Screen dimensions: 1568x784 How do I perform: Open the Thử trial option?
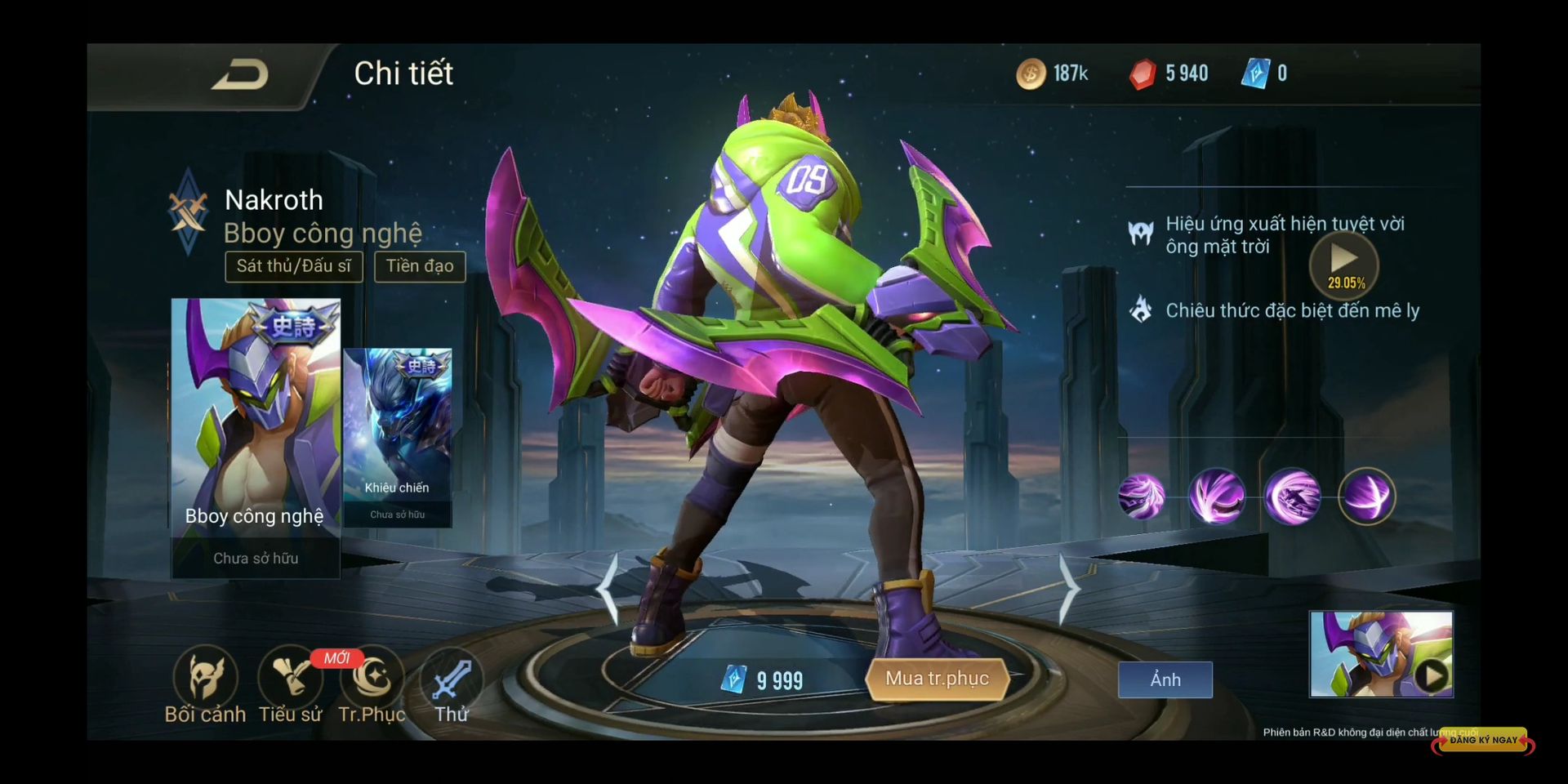pyautogui.click(x=452, y=684)
